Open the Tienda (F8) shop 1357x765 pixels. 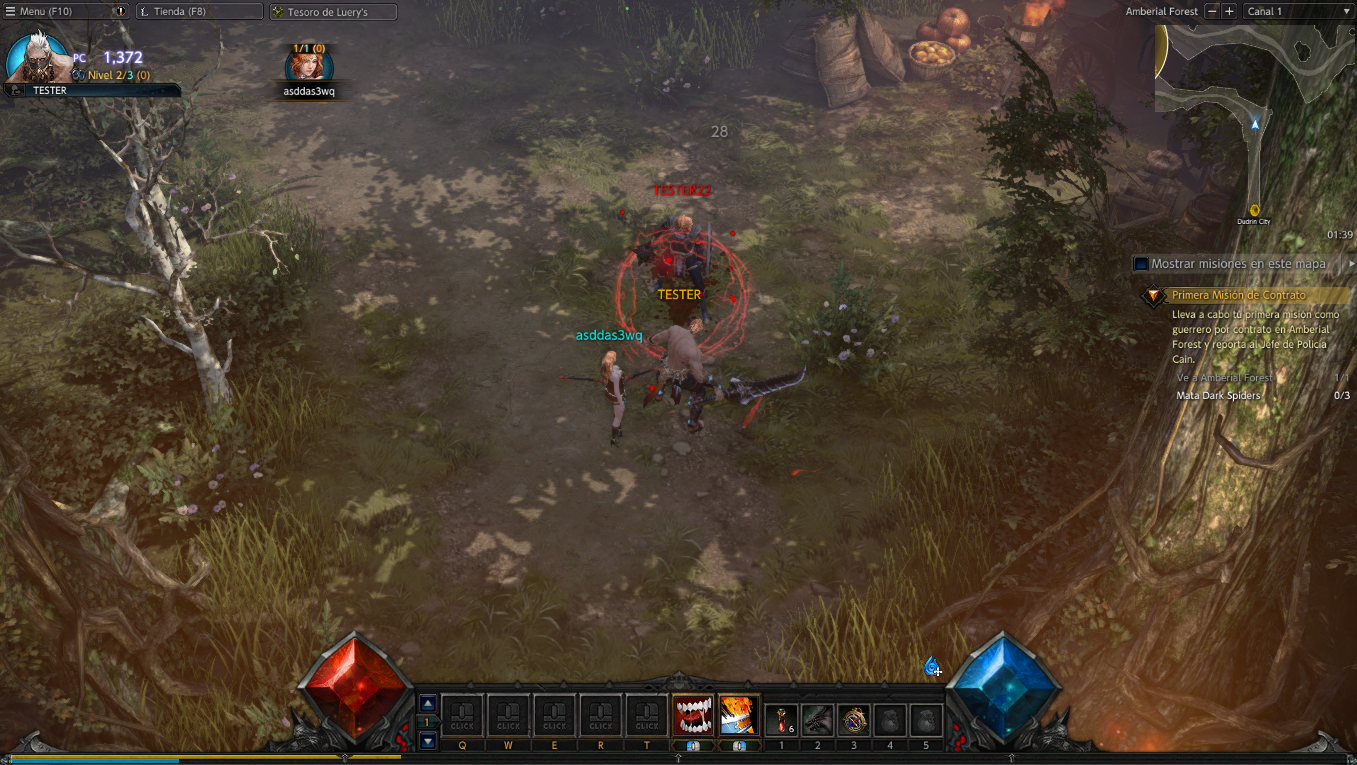click(x=198, y=12)
